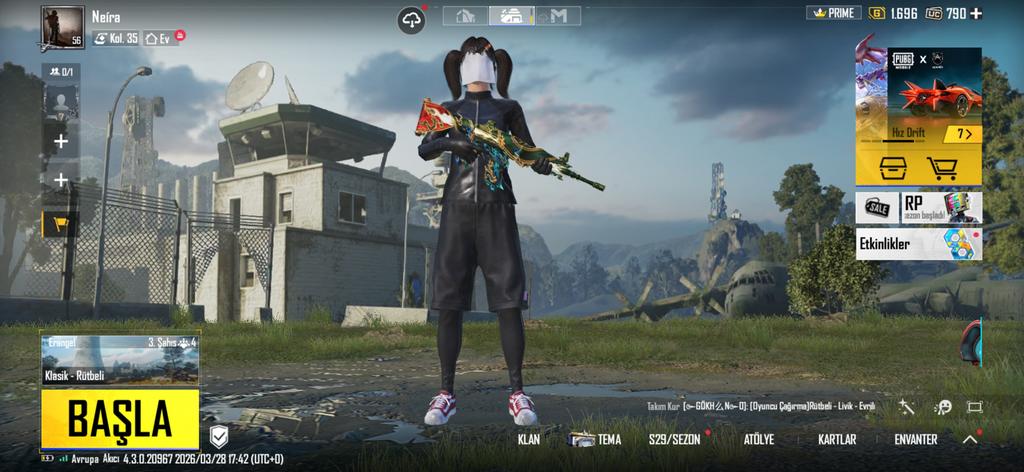Click the cloud download icon
Viewport: 1024px width, 472px height.
[411, 19]
